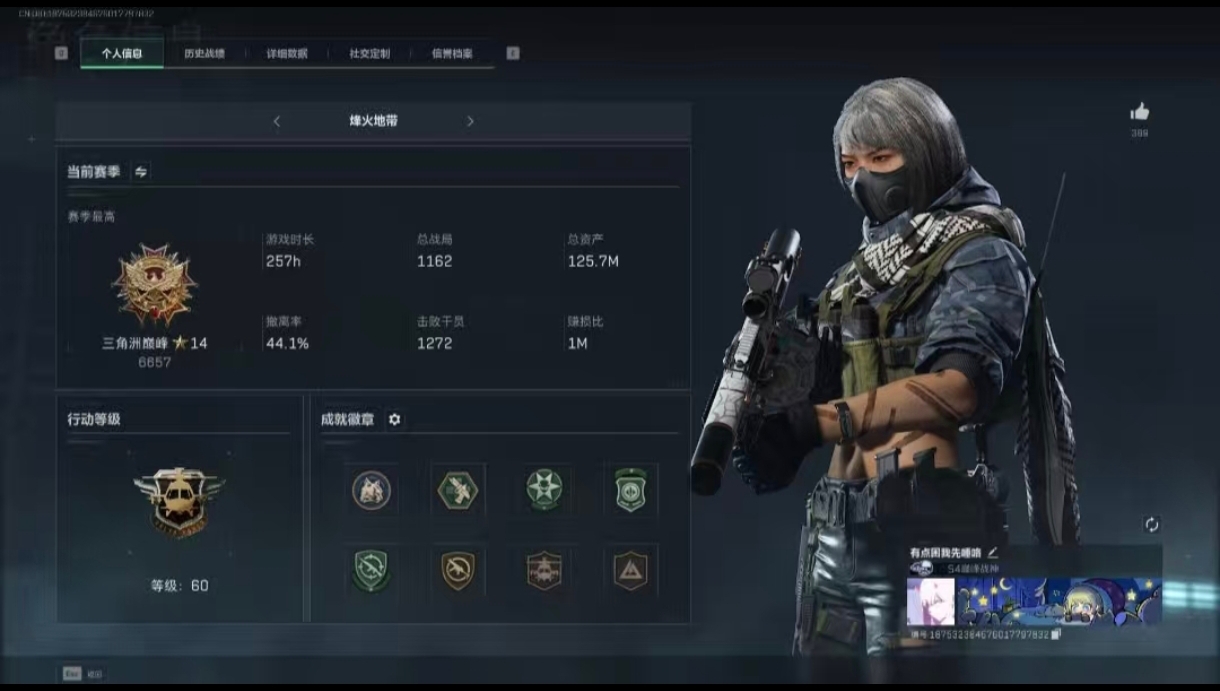
Task: Click the refresh arrows icon beside the character
Action: click(x=1151, y=524)
